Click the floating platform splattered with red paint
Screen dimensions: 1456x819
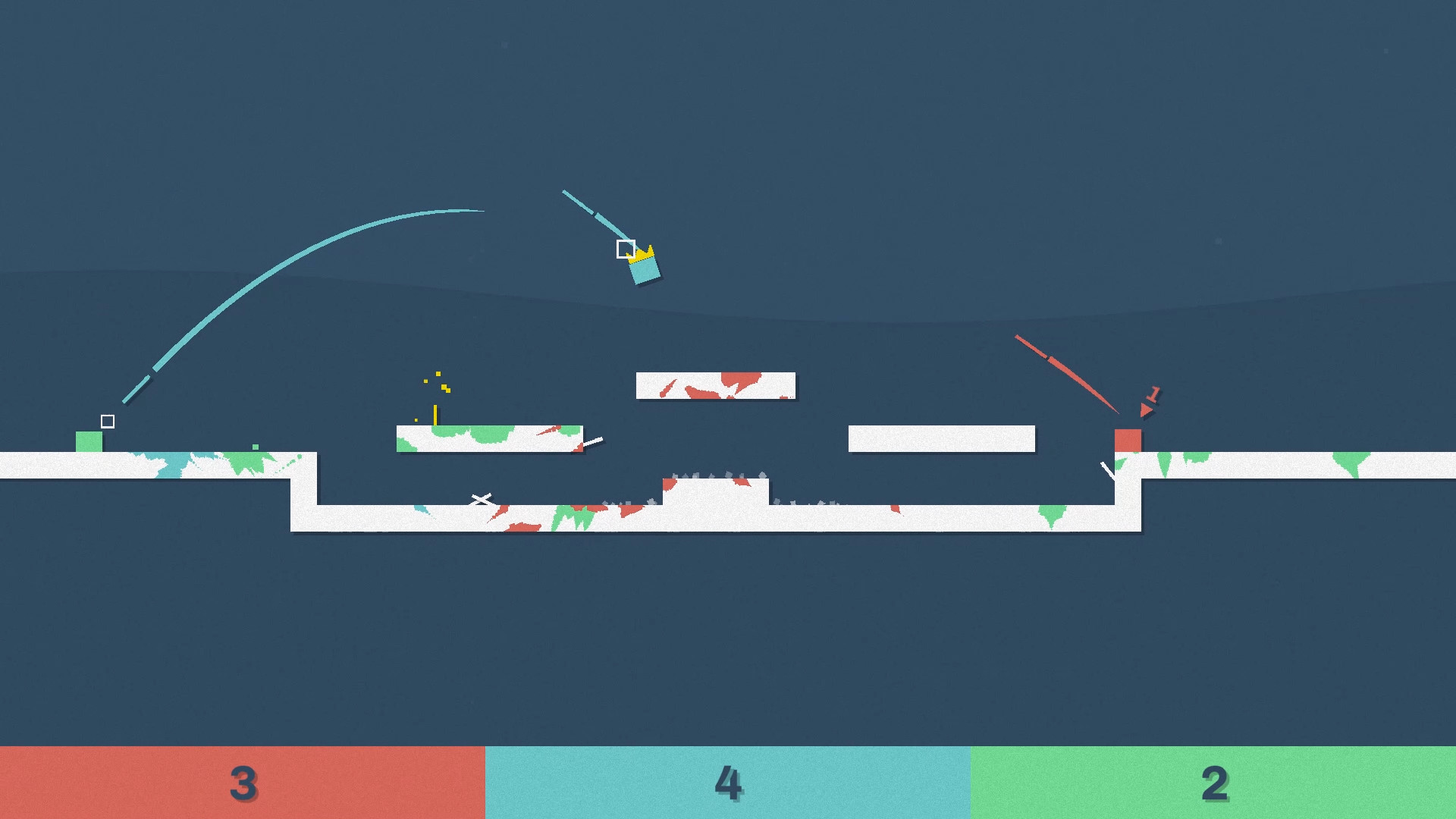coord(715,384)
